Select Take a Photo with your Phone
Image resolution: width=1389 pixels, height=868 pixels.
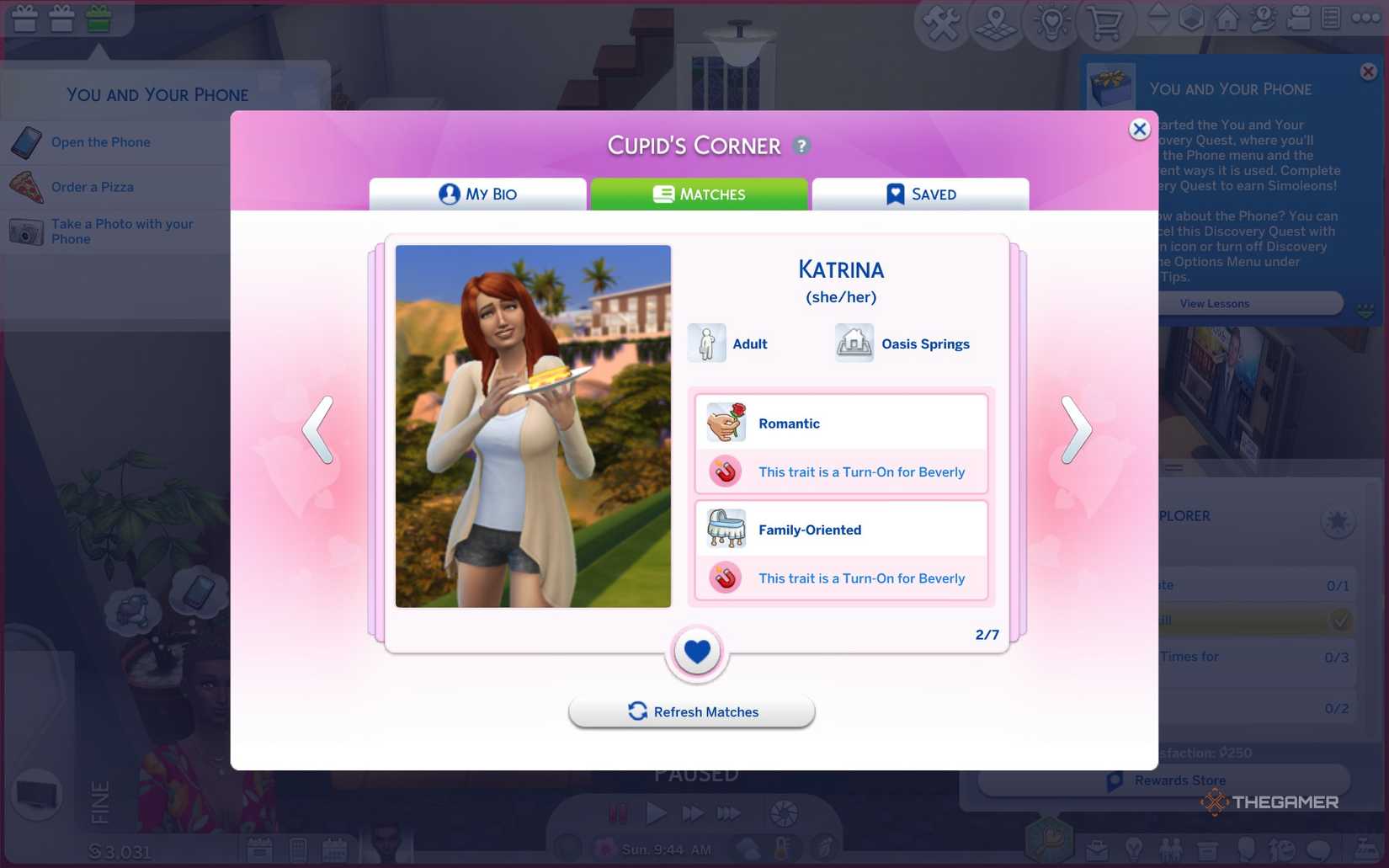tap(121, 231)
